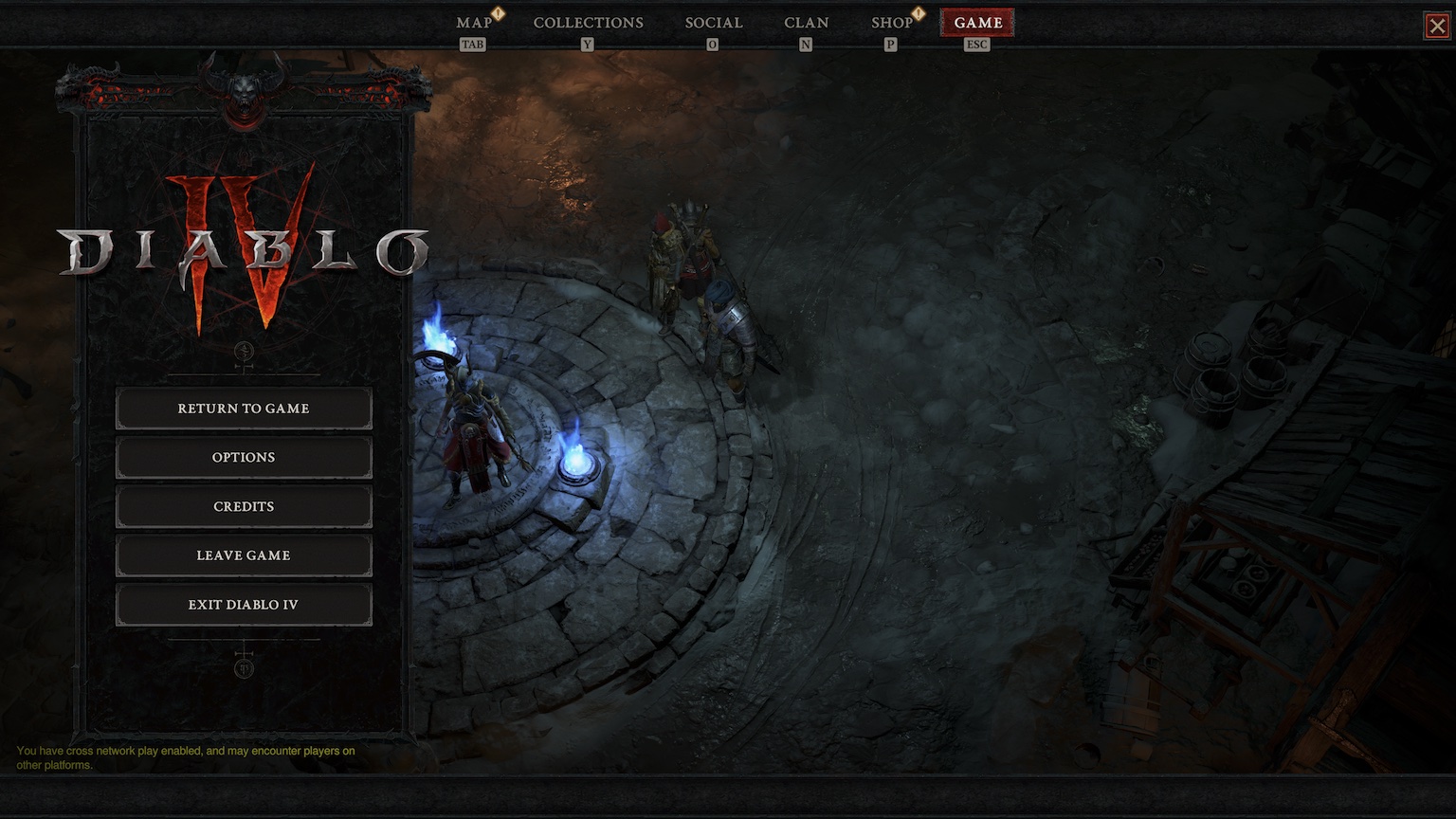This screenshot has height=819, width=1456.
Task: Click the notification badge beside SHOP
Action: coord(916,15)
